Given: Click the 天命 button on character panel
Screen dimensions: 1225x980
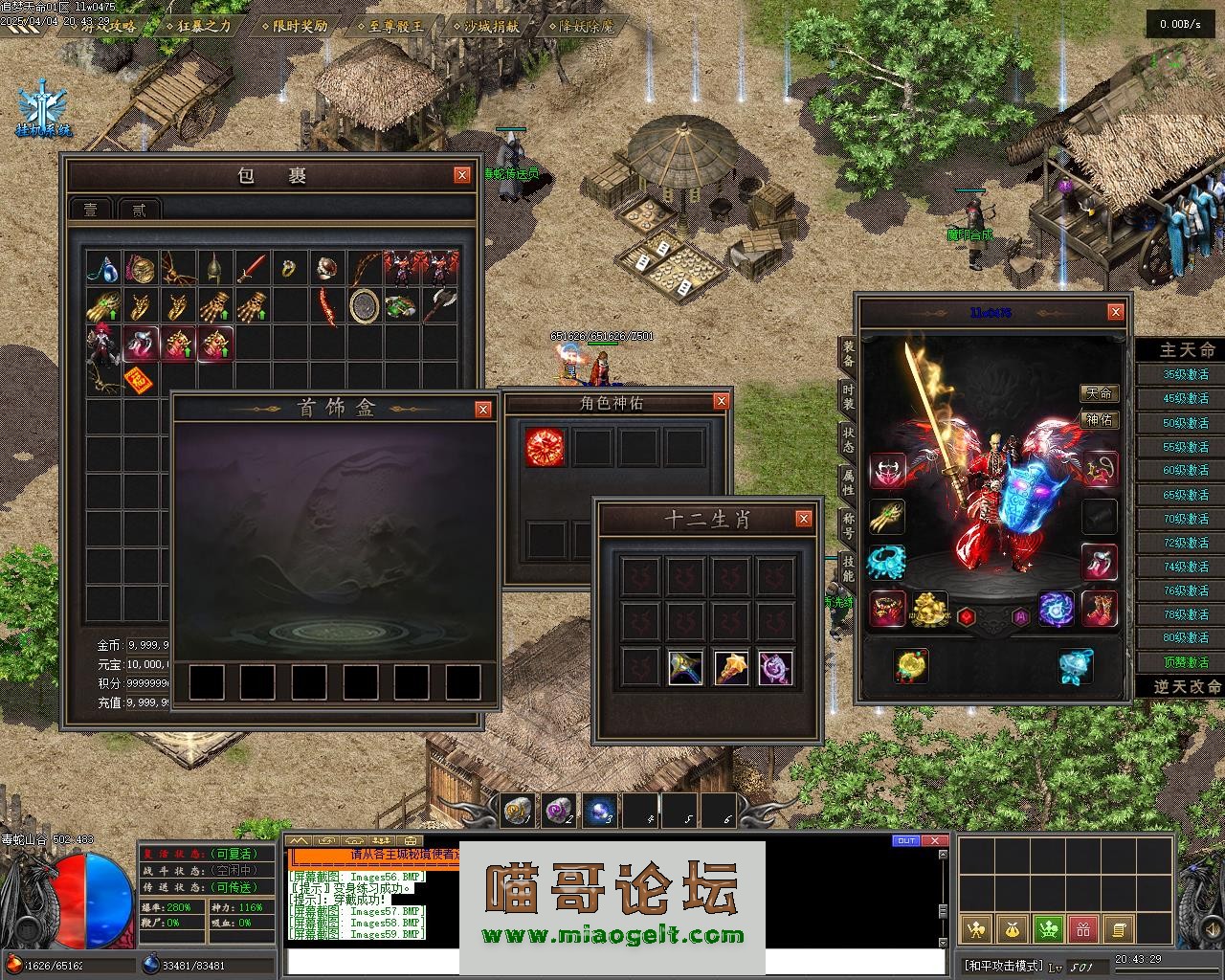Looking at the screenshot, I should [x=1100, y=393].
